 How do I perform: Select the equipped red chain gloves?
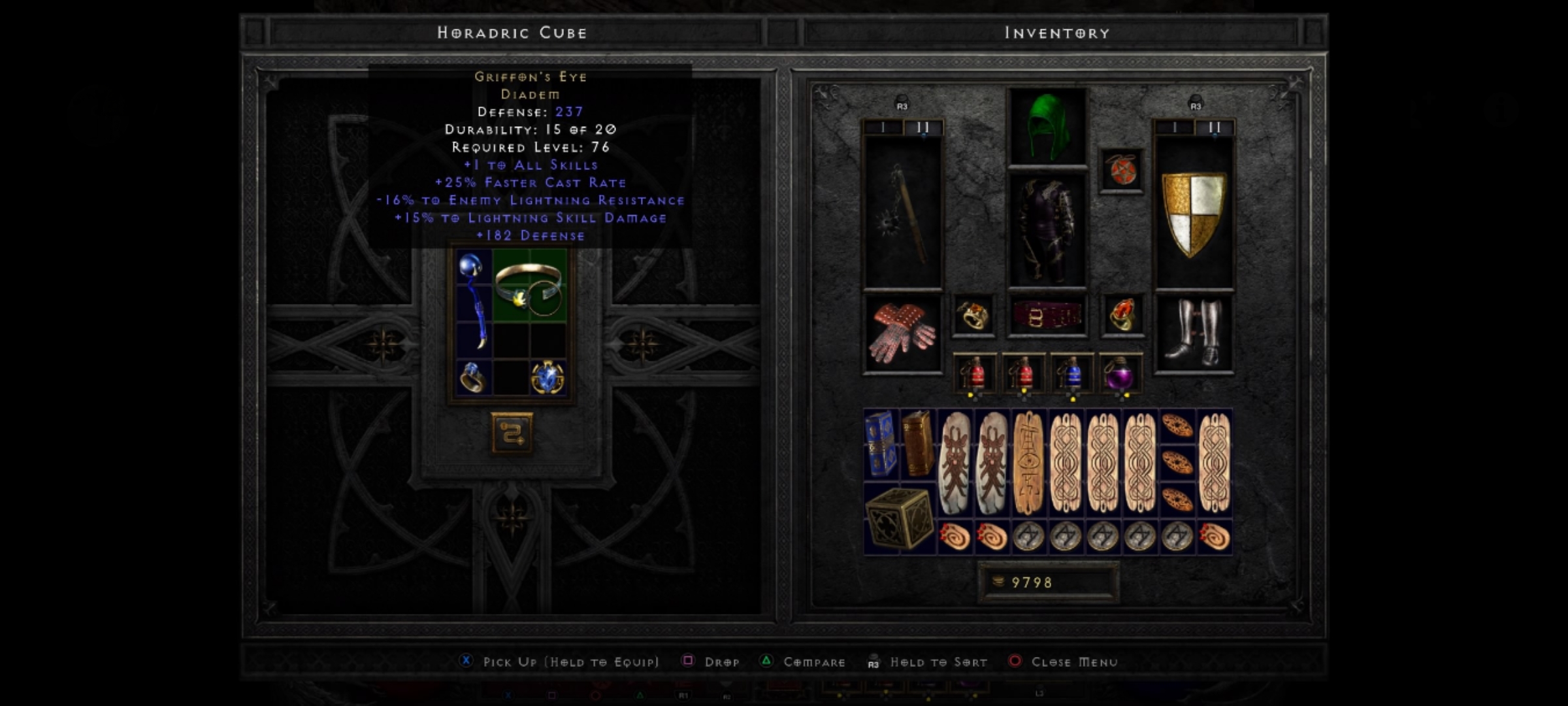coord(903,333)
